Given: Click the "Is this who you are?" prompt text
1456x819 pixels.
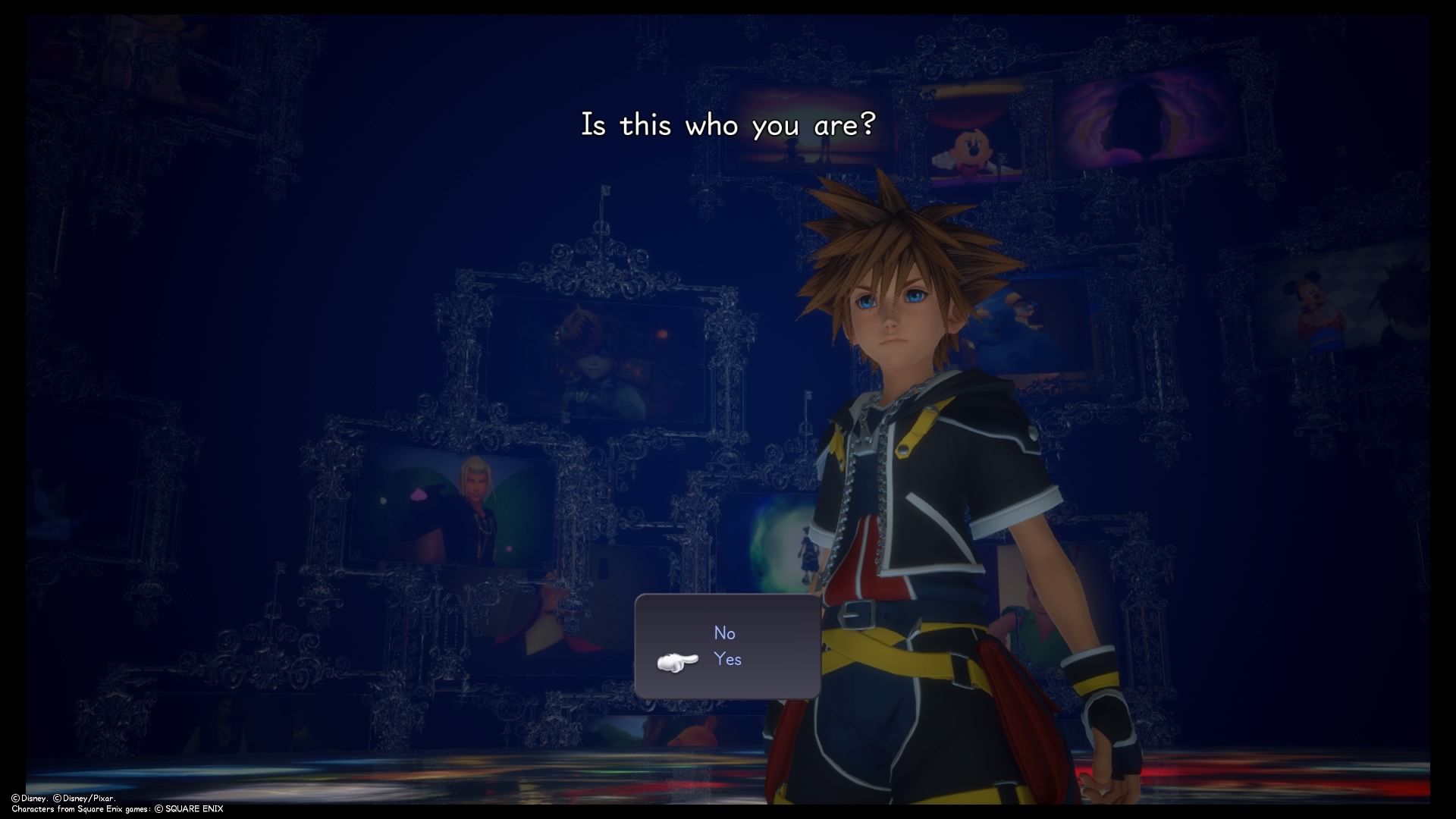Looking at the screenshot, I should pos(728,124).
